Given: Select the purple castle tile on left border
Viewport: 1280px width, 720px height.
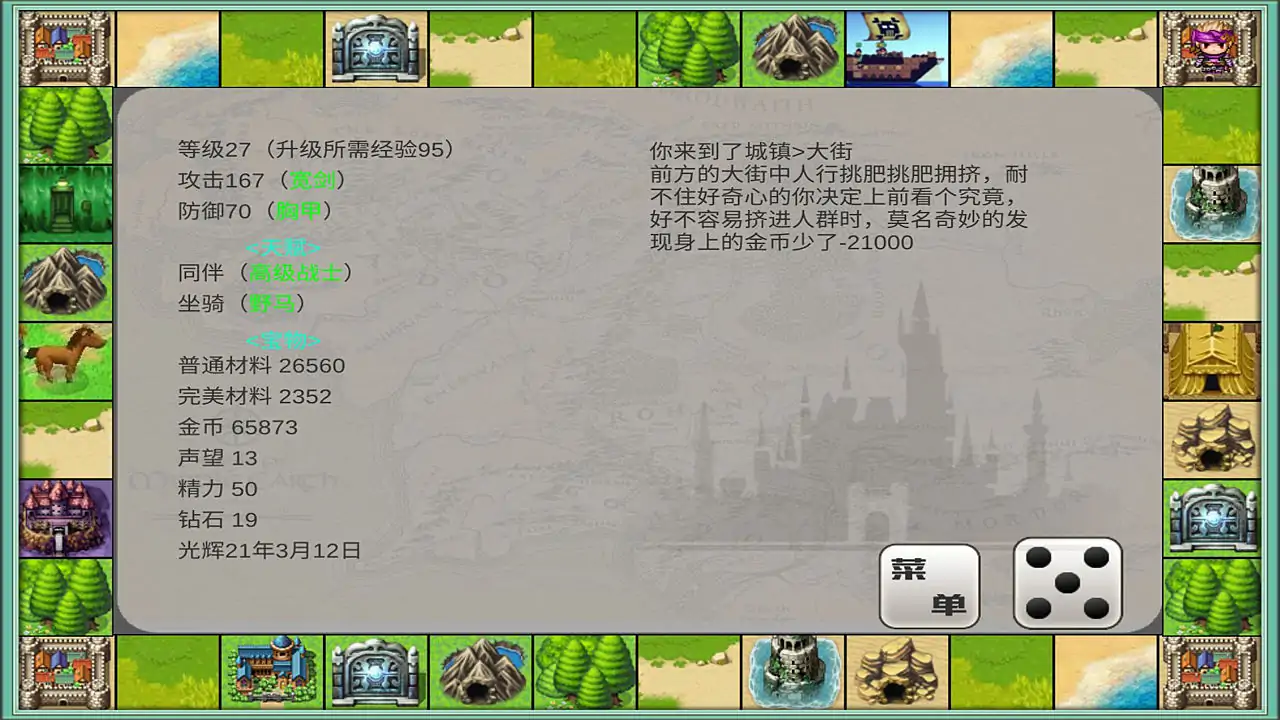Looking at the screenshot, I should click(64, 516).
